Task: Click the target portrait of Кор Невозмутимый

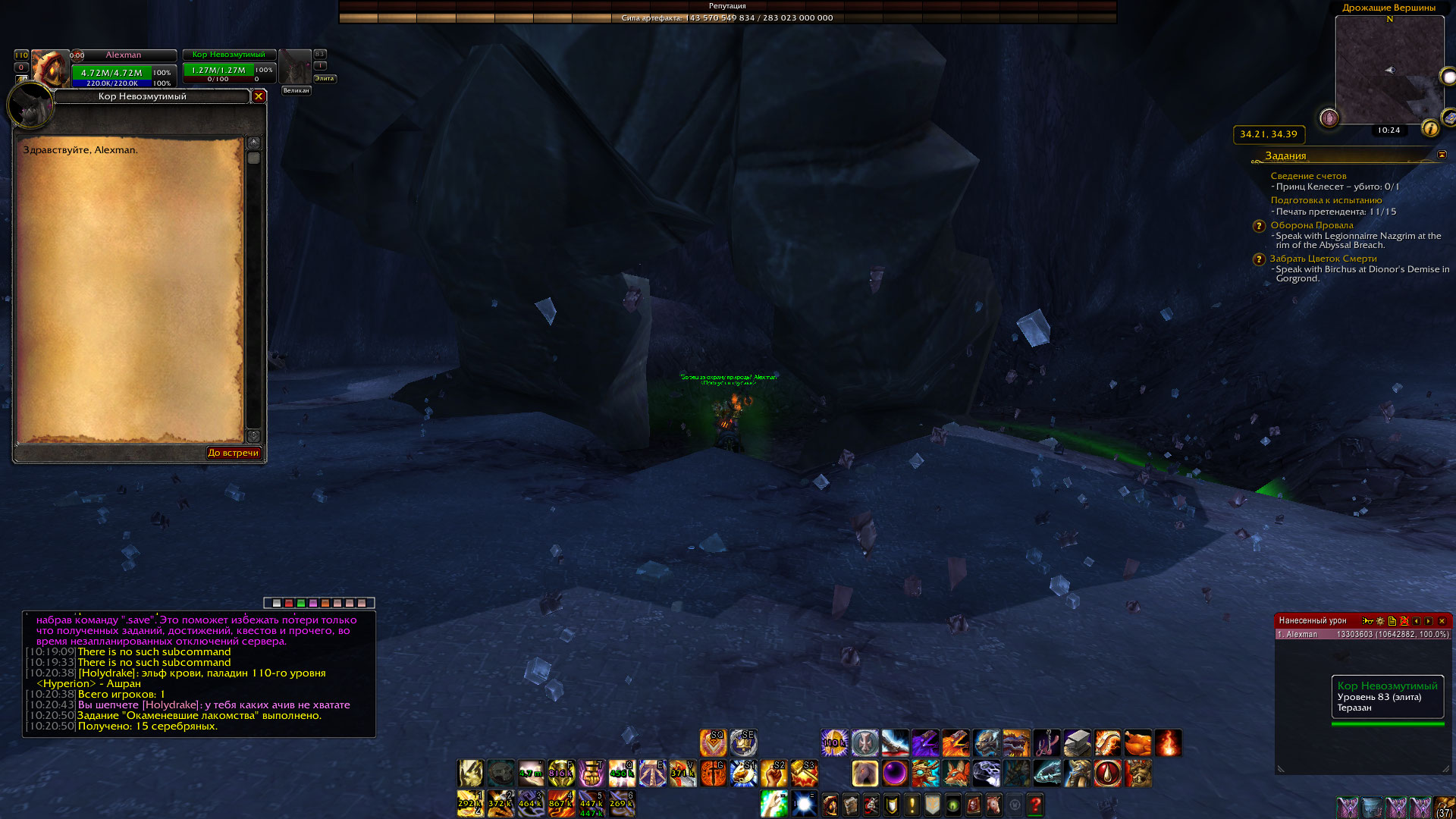Action: point(295,68)
